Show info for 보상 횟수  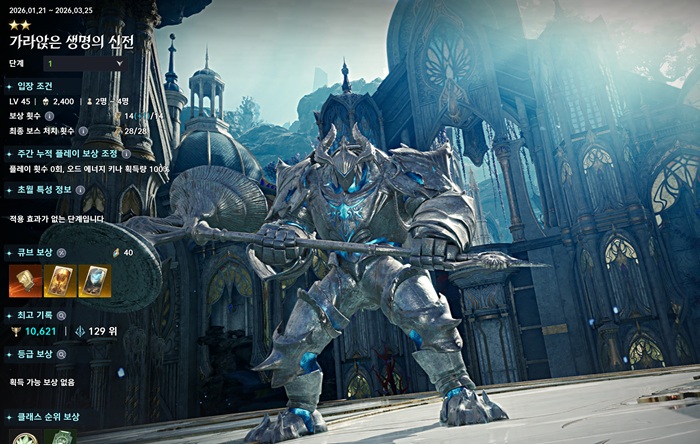point(49,116)
